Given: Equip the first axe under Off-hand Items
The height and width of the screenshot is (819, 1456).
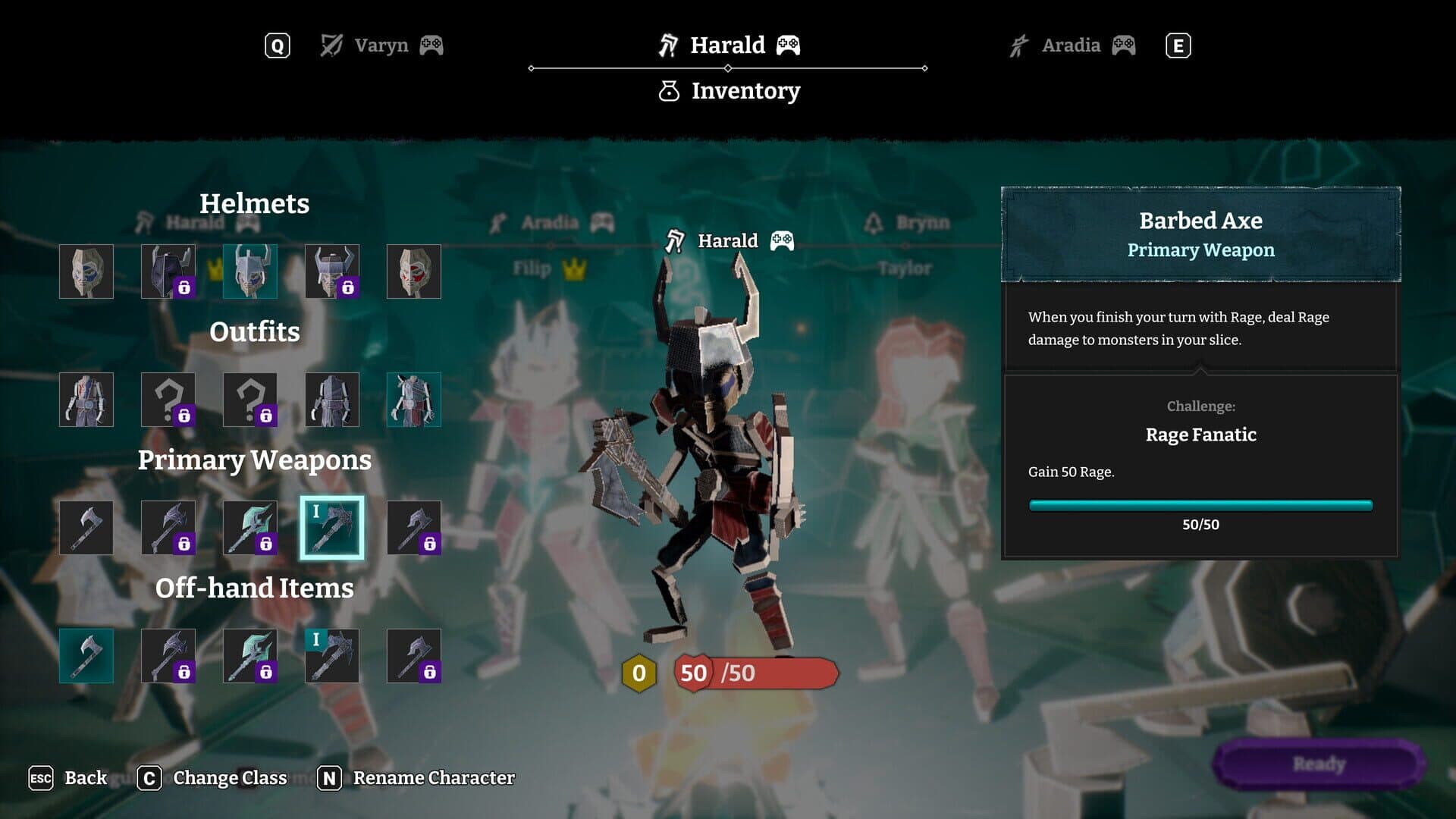Looking at the screenshot, I should click(x=86, y=655).
